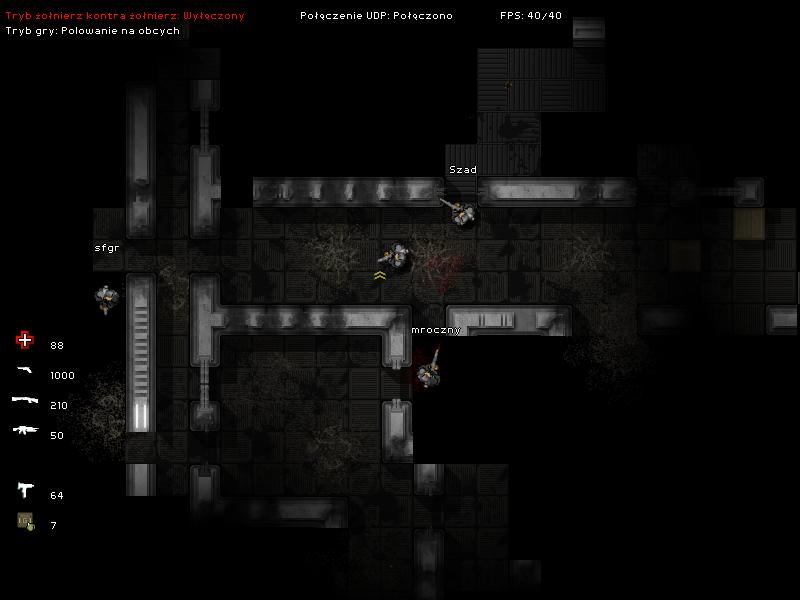This screenshot has height=600, width=800.
Task: Select the submachine gun icon
Action: [x=25, y=490]
